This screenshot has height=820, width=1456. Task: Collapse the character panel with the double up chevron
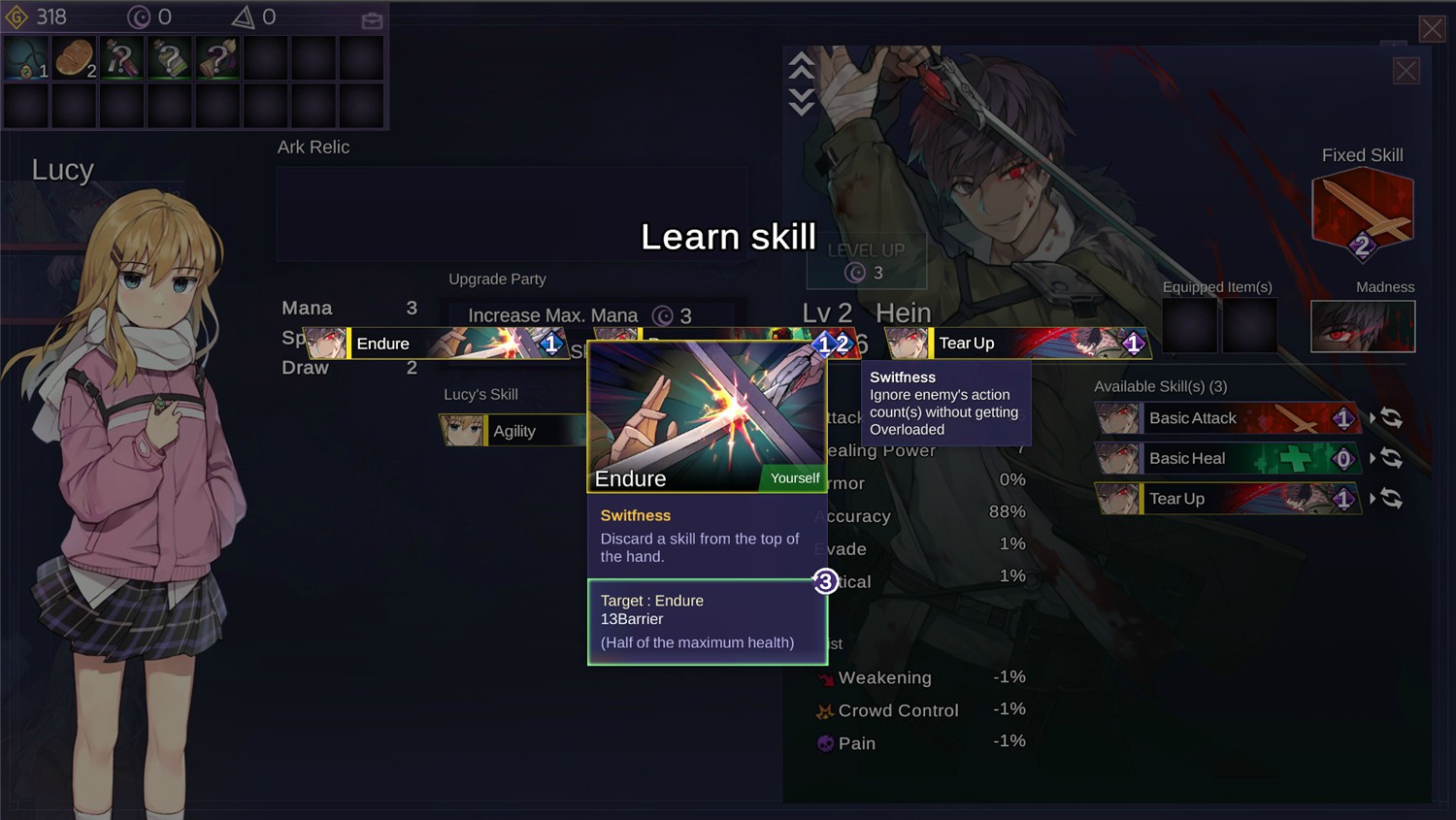point(801,66)
